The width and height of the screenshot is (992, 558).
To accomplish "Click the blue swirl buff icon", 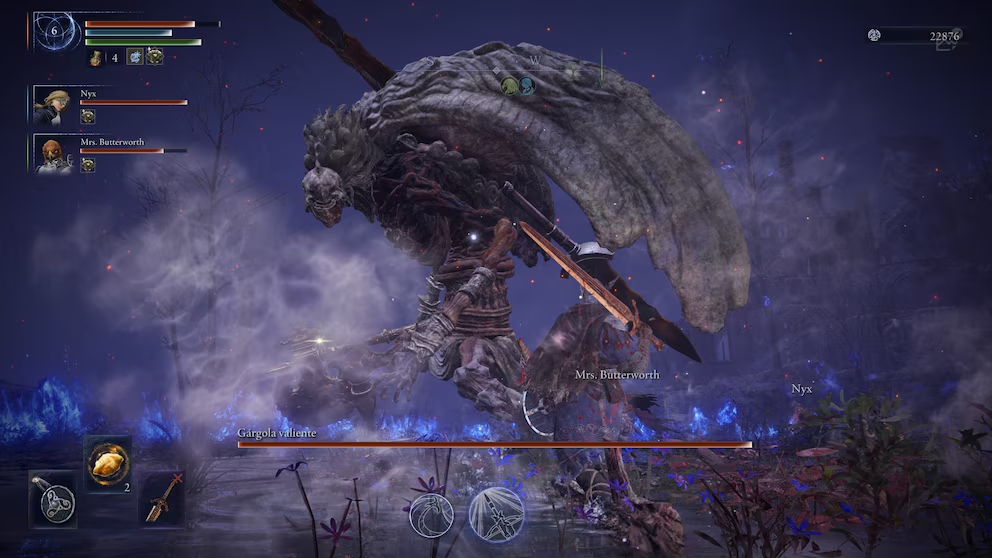I will click(x=135, y=57).
